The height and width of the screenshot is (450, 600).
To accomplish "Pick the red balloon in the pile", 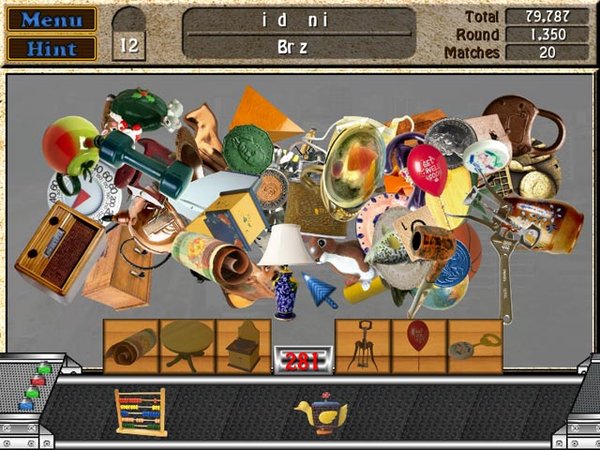I will click(427, 168).
